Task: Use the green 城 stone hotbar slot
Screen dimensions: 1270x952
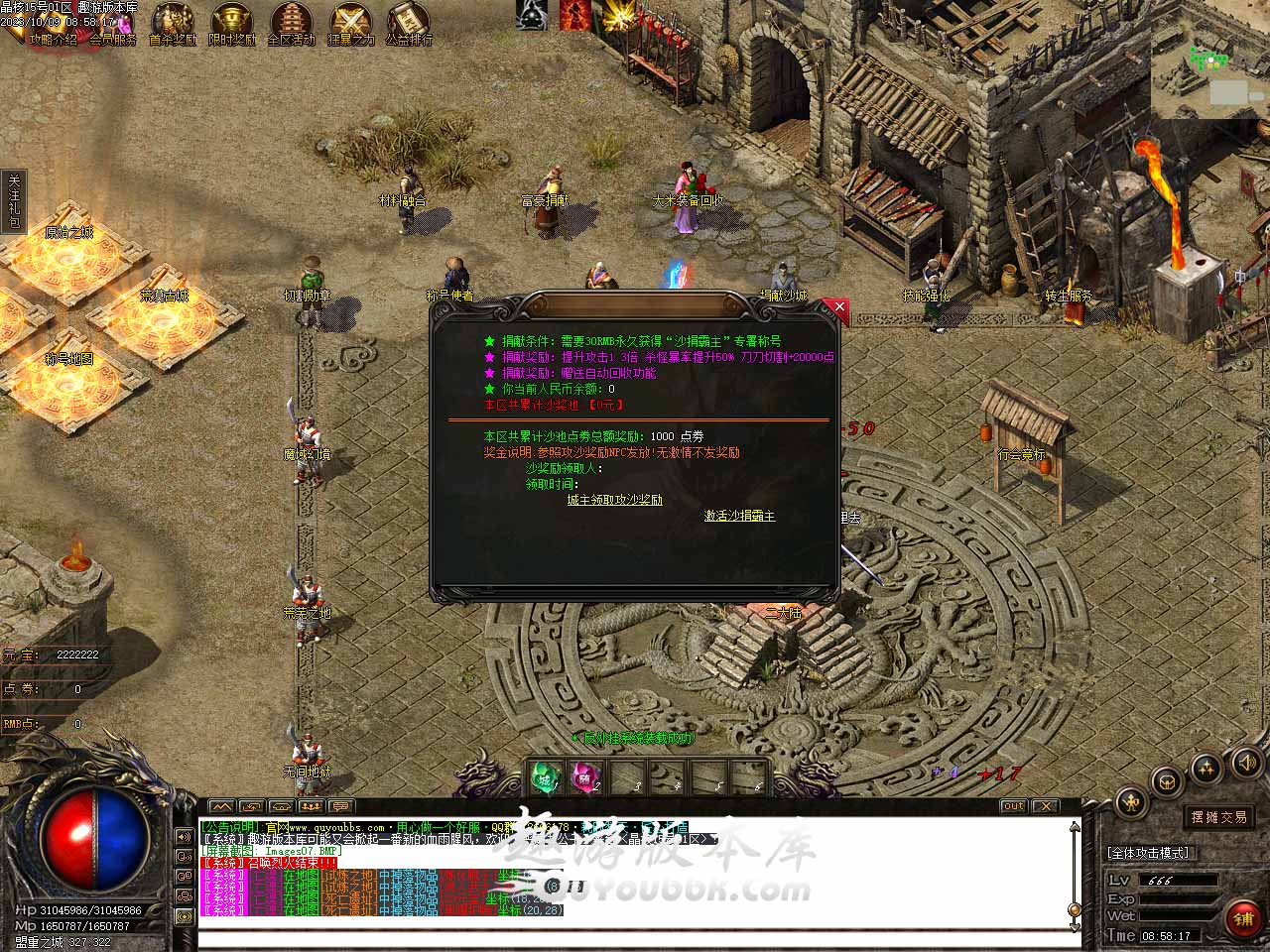Action: pyautogui.click(x=545, y=775)
